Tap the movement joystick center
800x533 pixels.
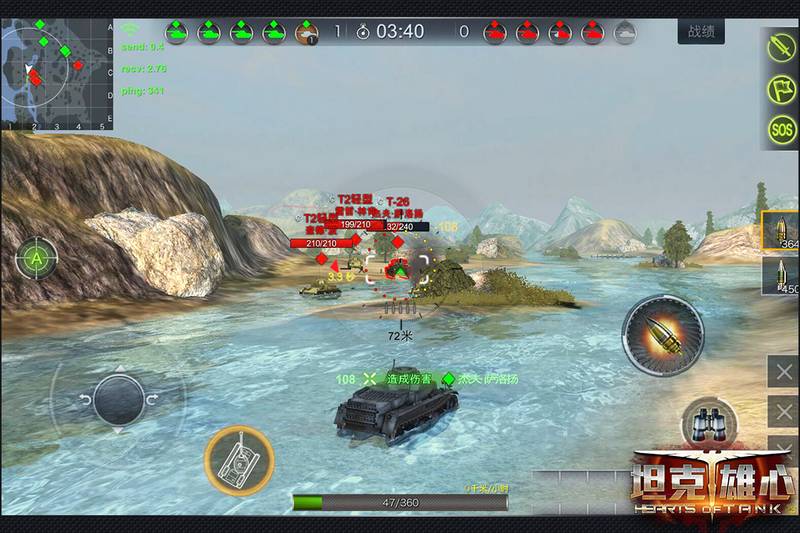(118, 400)
